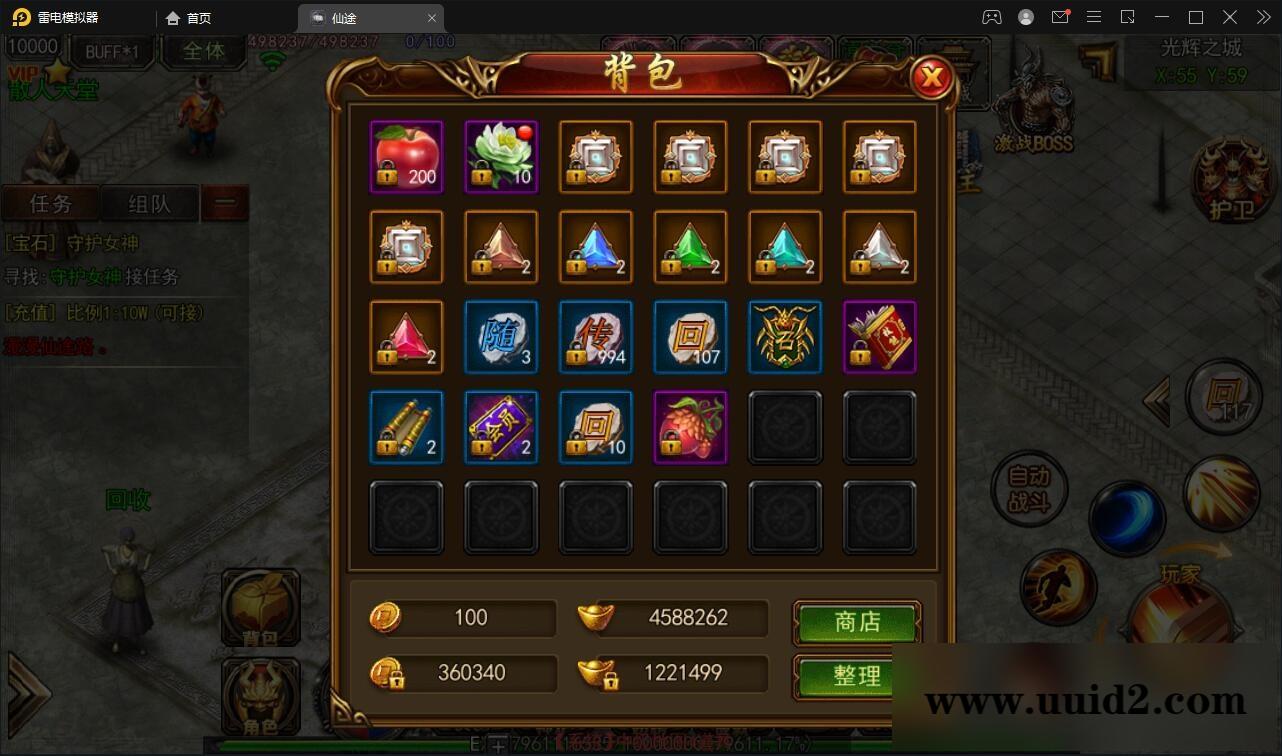
Task: Toggle 自动战斗 auto-battle mode
Action: tap(1027, 490)
